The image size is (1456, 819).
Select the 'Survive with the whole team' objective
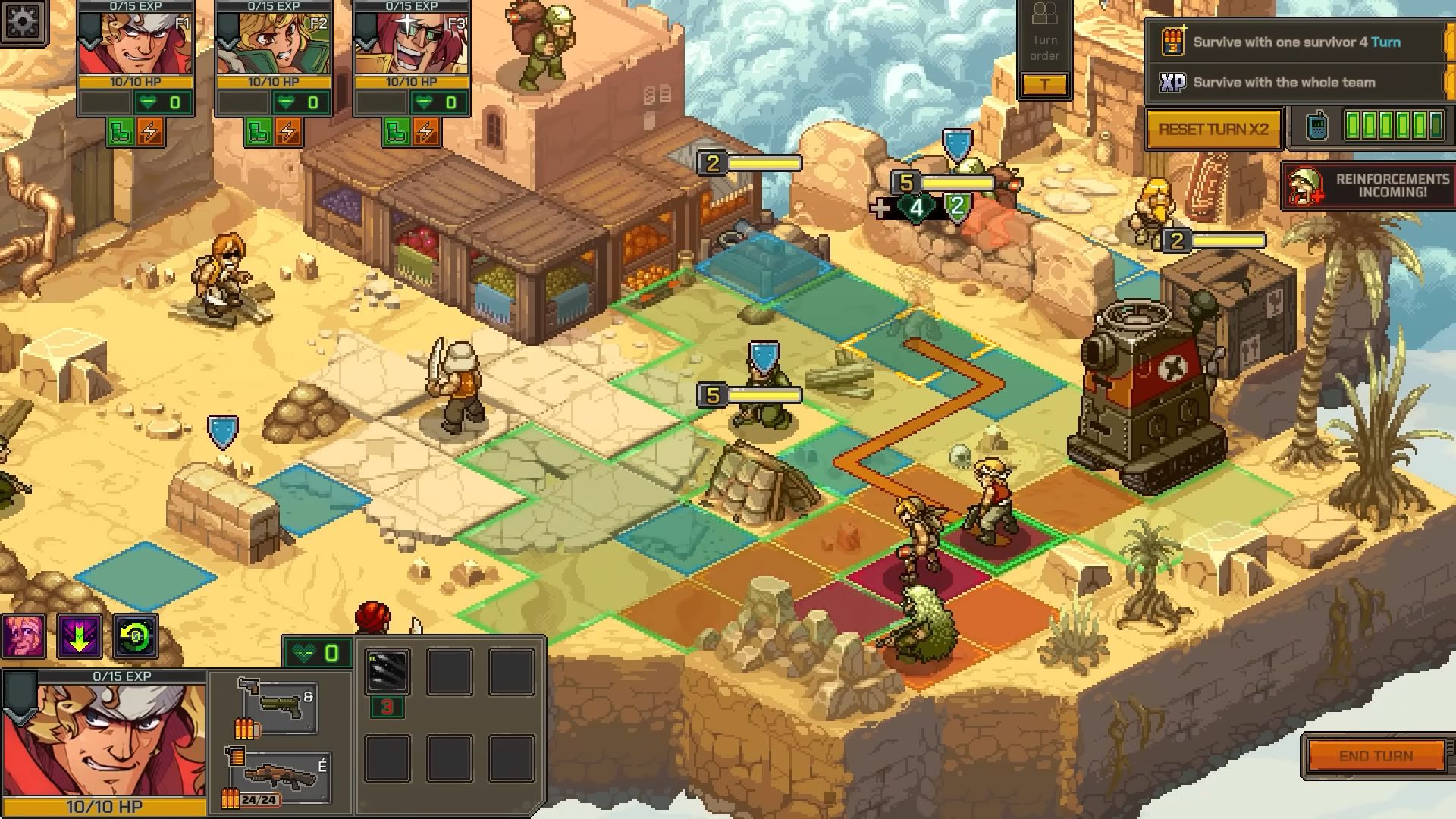(1283, 83)
